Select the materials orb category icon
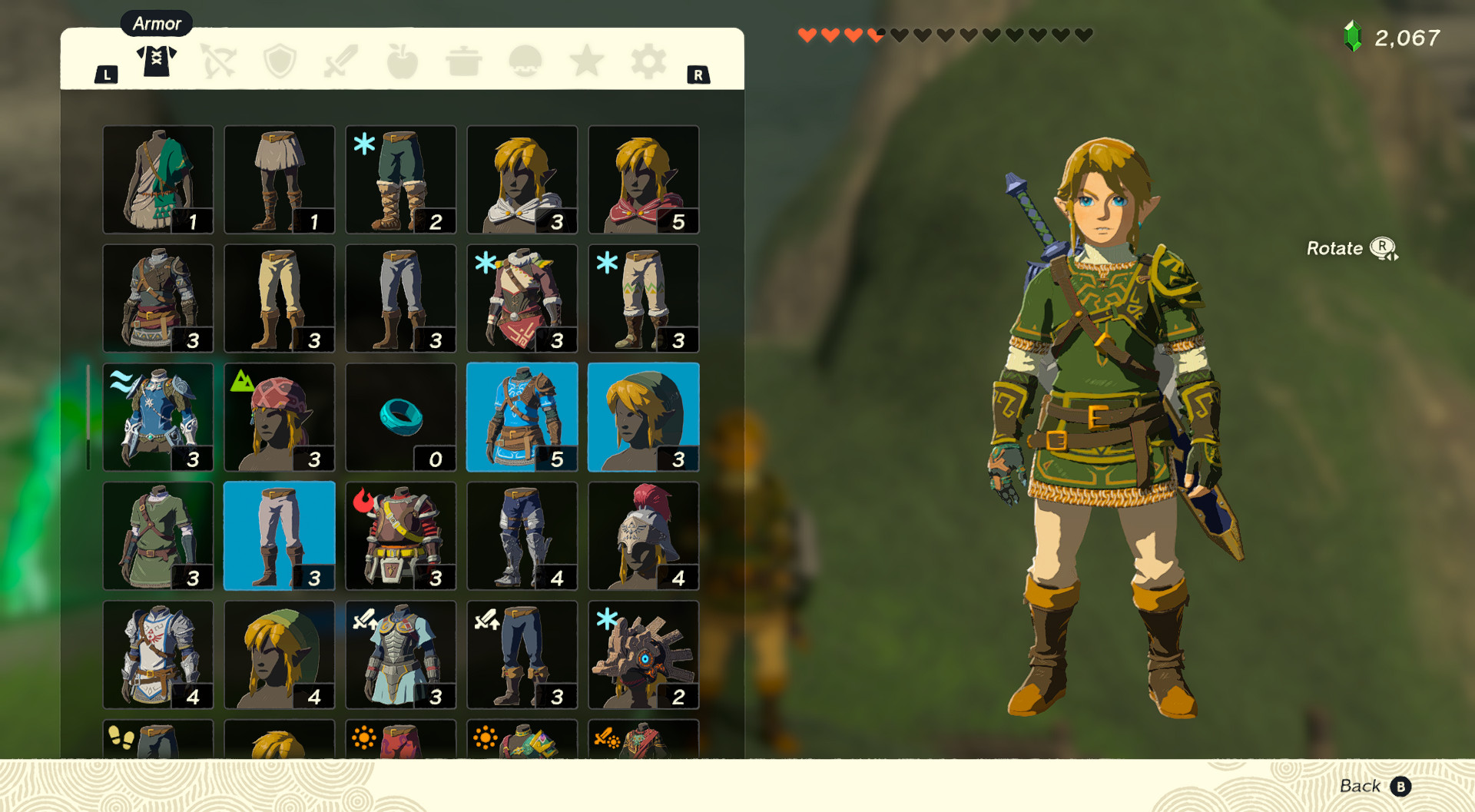Viewport: 1475px width, 812px height. click(x=525, y=63)
